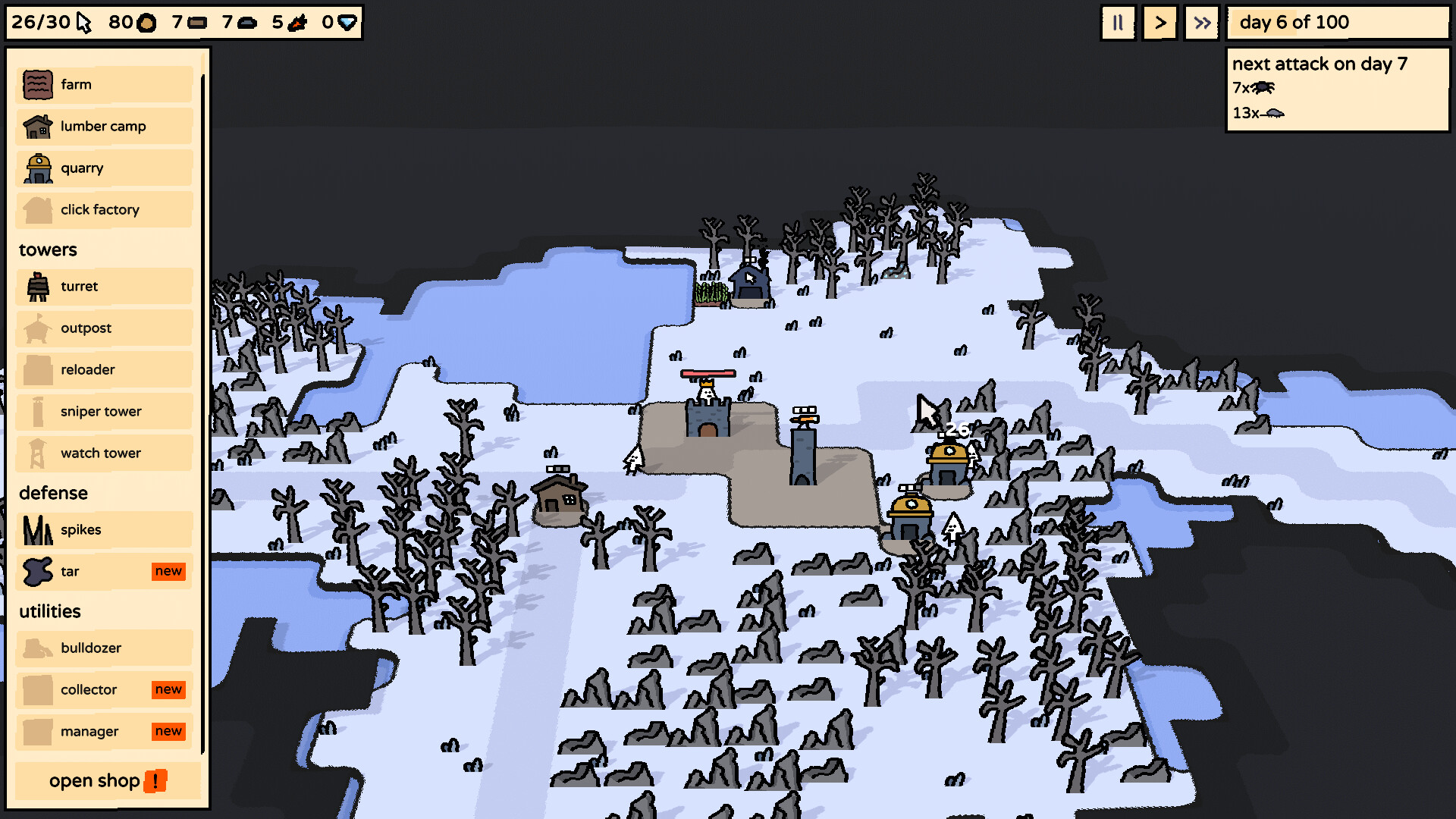Screen dimensions: 1456x819
Task: Collapse the defense section header
Action: point(53,493)
